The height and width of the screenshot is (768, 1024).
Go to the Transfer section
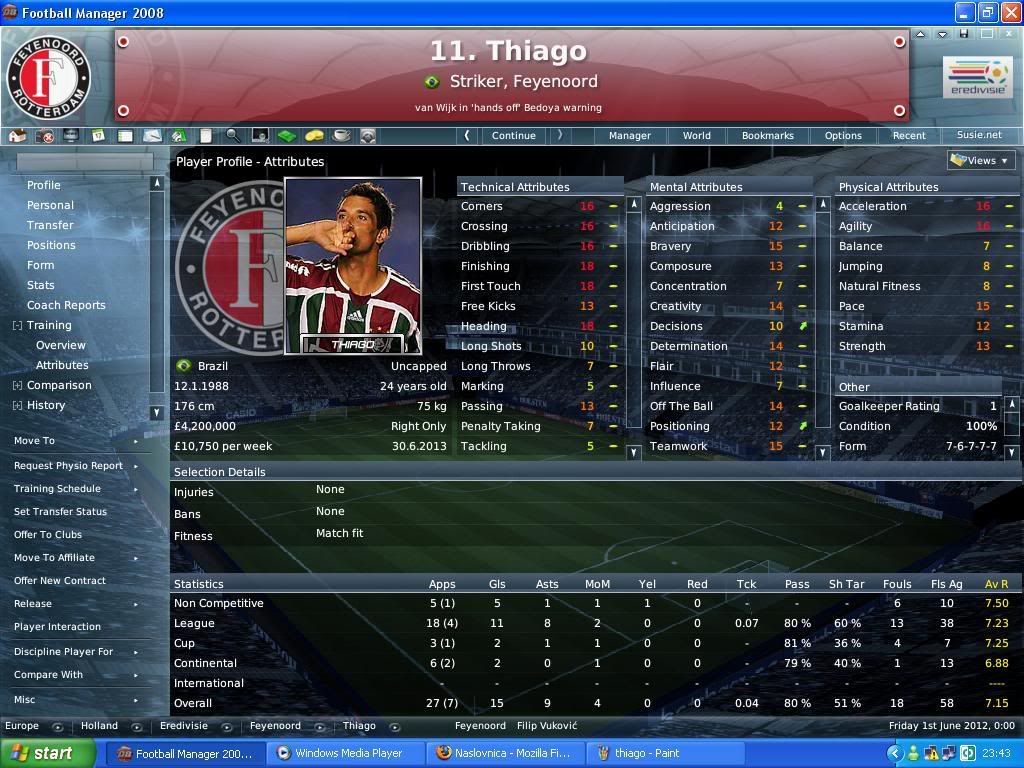[50, 225]
